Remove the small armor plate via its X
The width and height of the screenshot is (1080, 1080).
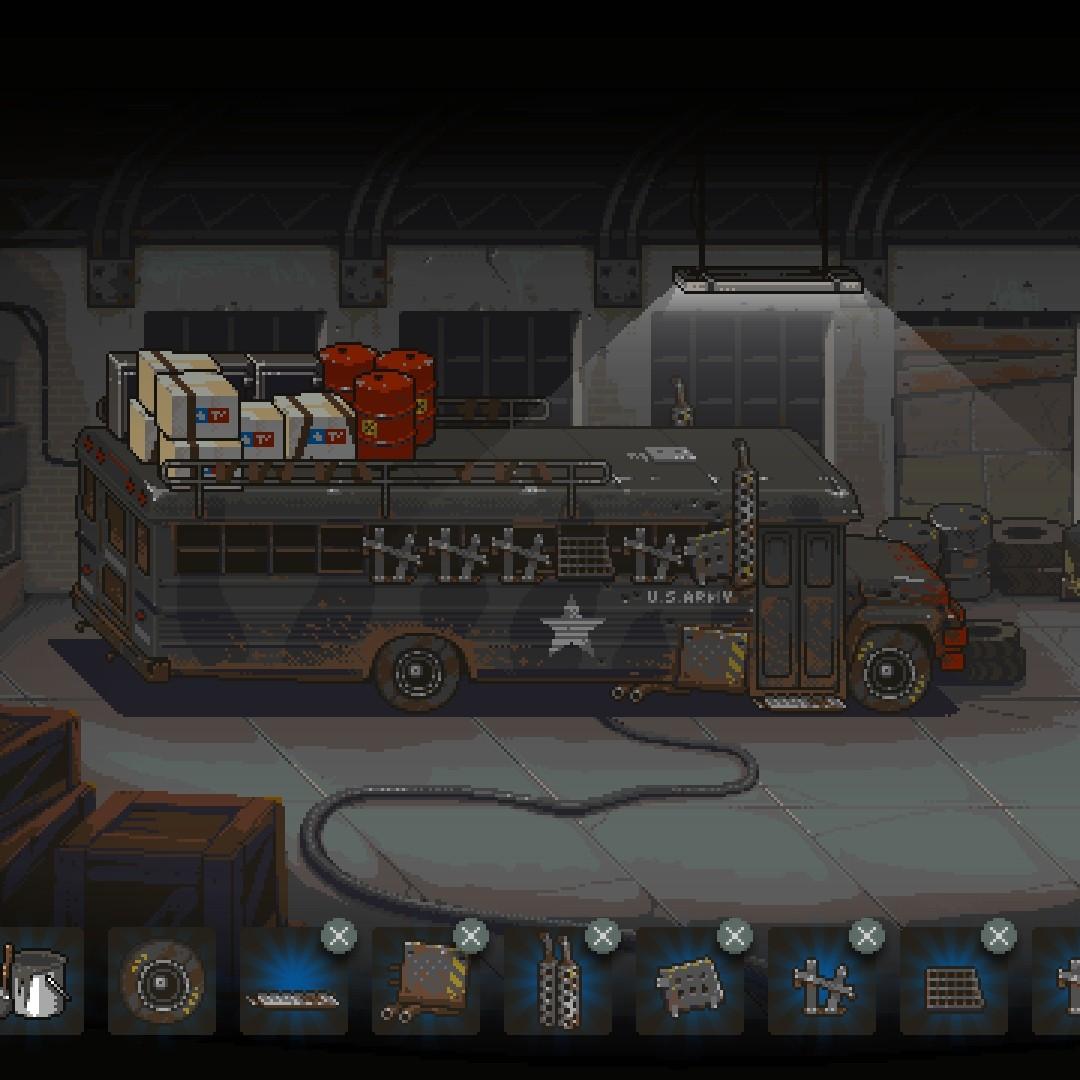[734, 937]
